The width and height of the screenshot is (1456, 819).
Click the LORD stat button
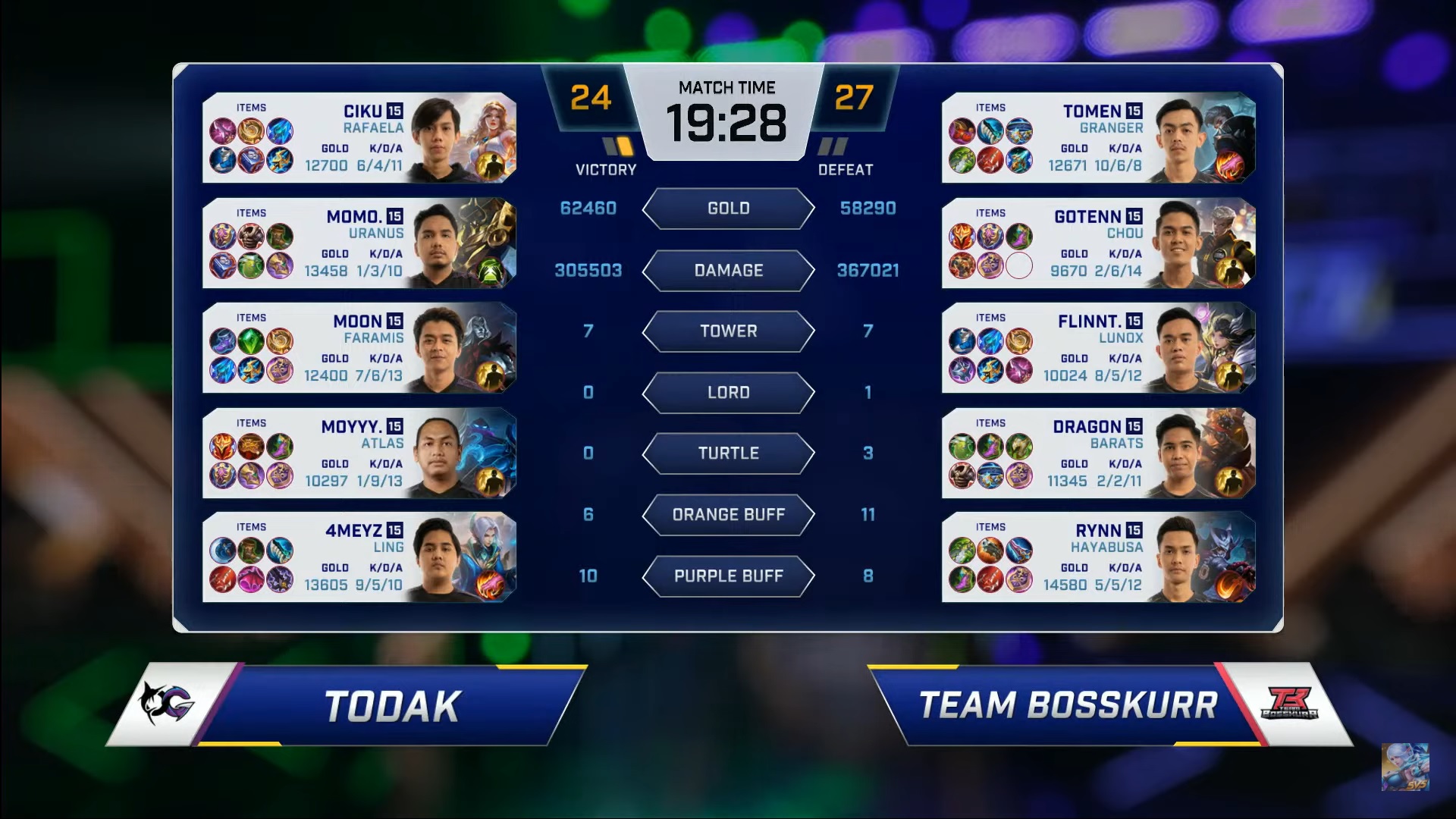[x=727, y=393]
